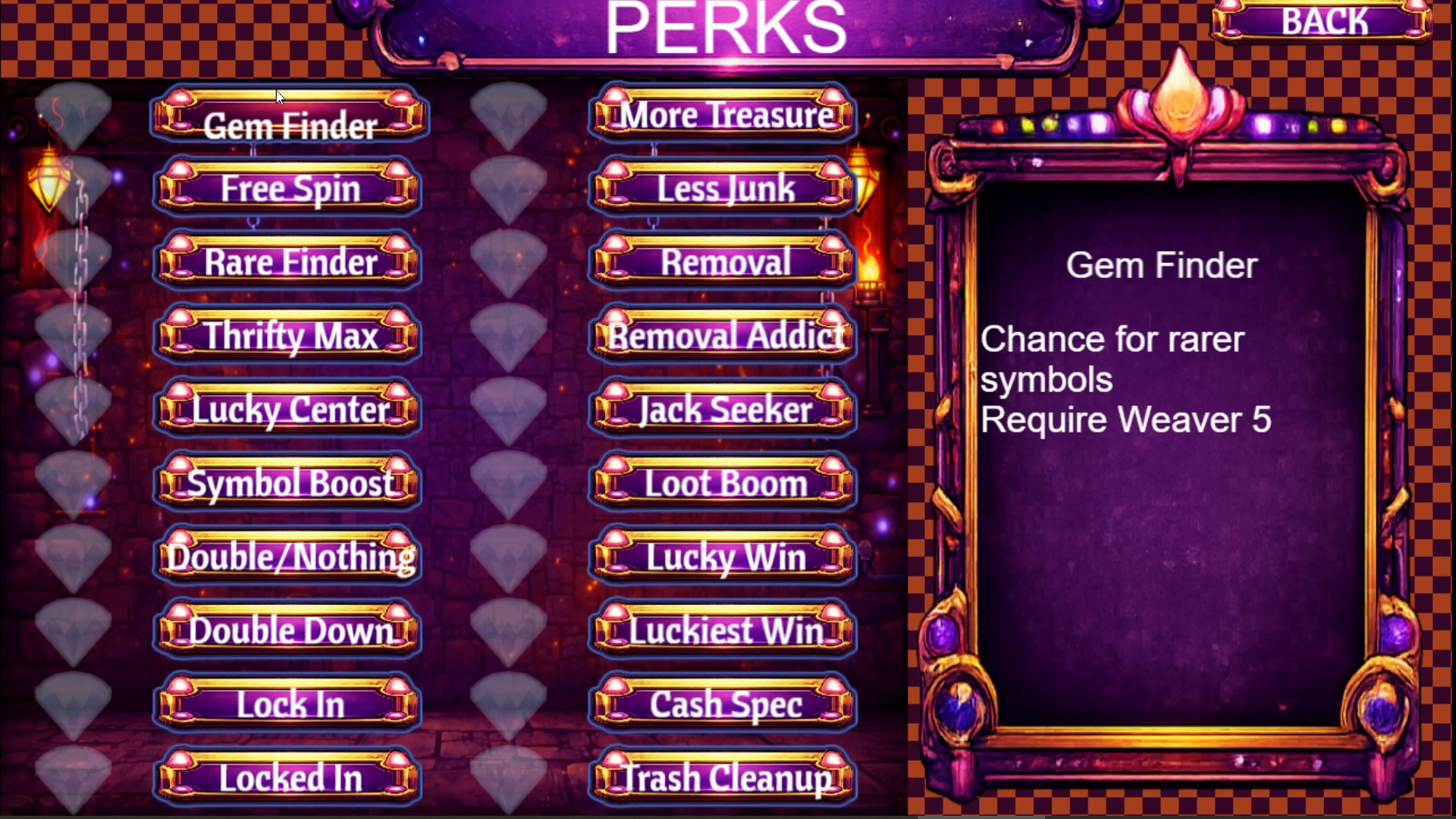Click the purple gem on the frame's left border
Screen dimensions: 1456x819
click(940, 633)
